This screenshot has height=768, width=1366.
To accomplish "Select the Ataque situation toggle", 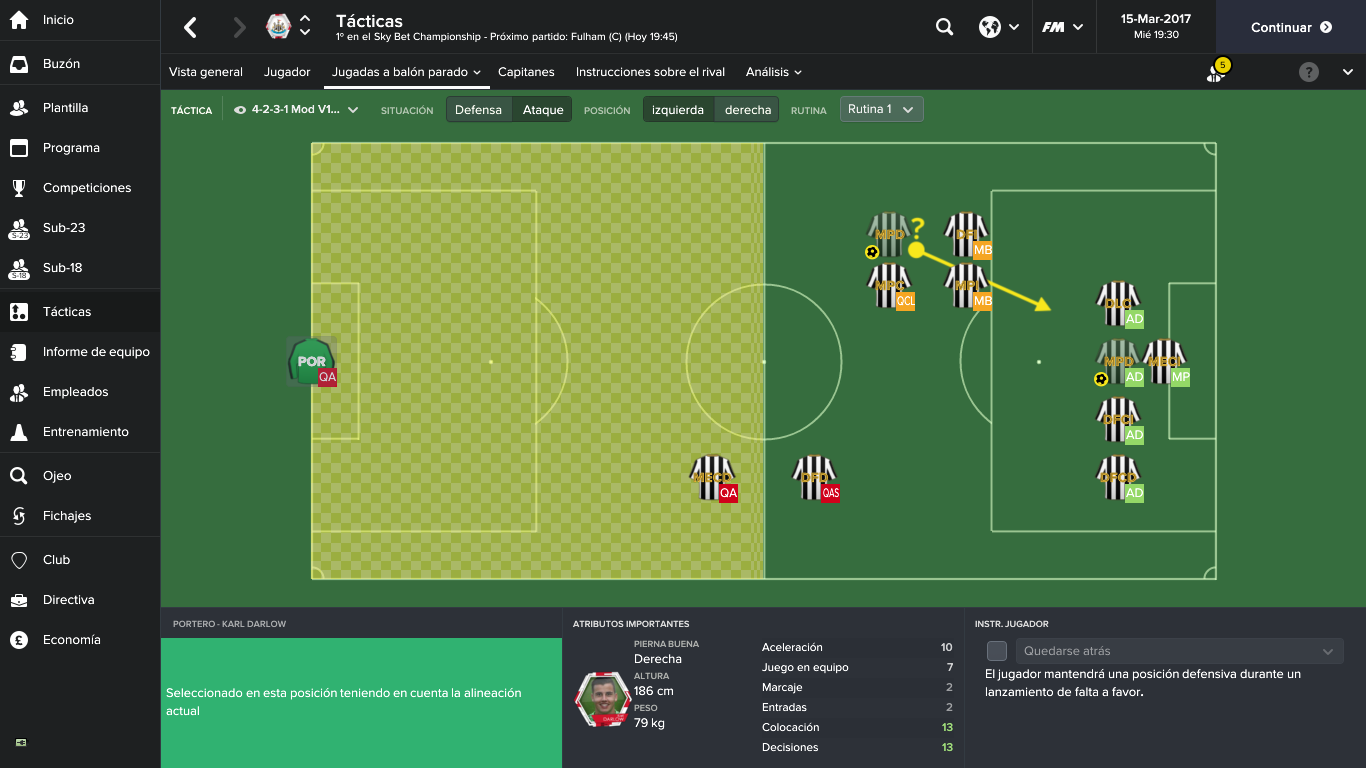I will (543, 110).
